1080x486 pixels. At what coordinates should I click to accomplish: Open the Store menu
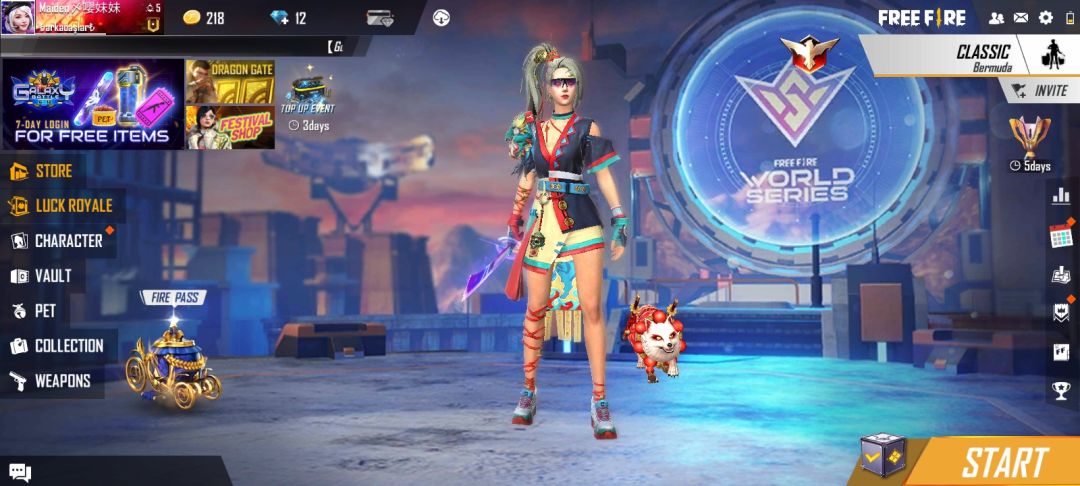point(53,171)
